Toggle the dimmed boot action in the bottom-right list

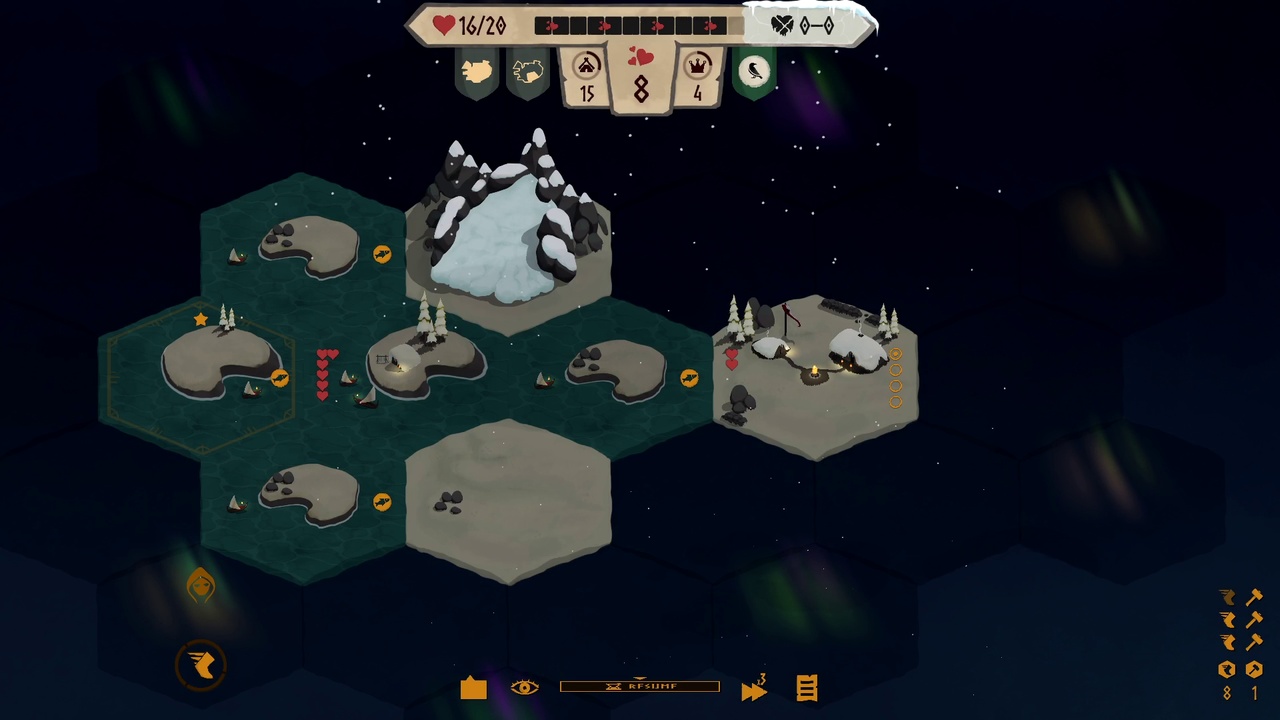tap(1228, 598)
